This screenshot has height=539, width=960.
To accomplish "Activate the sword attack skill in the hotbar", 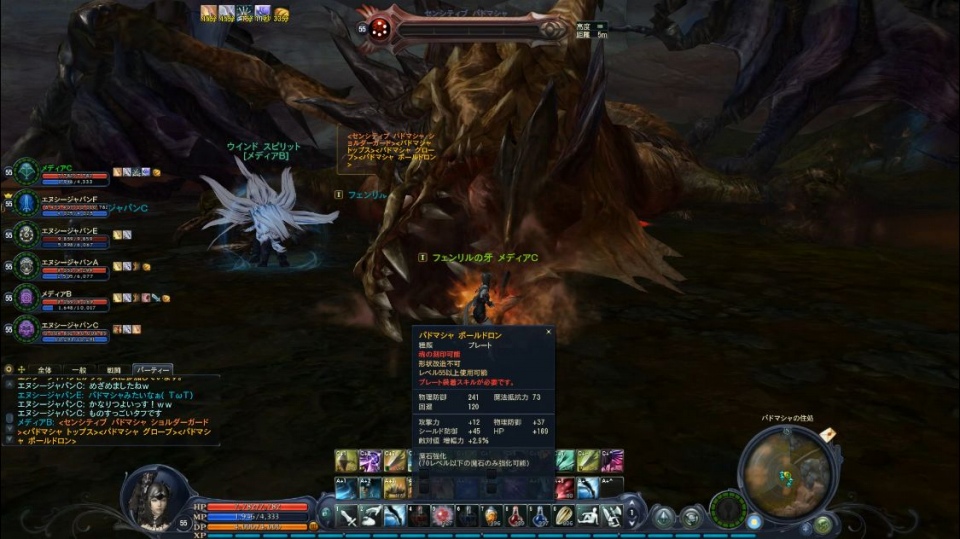I will coord(347,516).
